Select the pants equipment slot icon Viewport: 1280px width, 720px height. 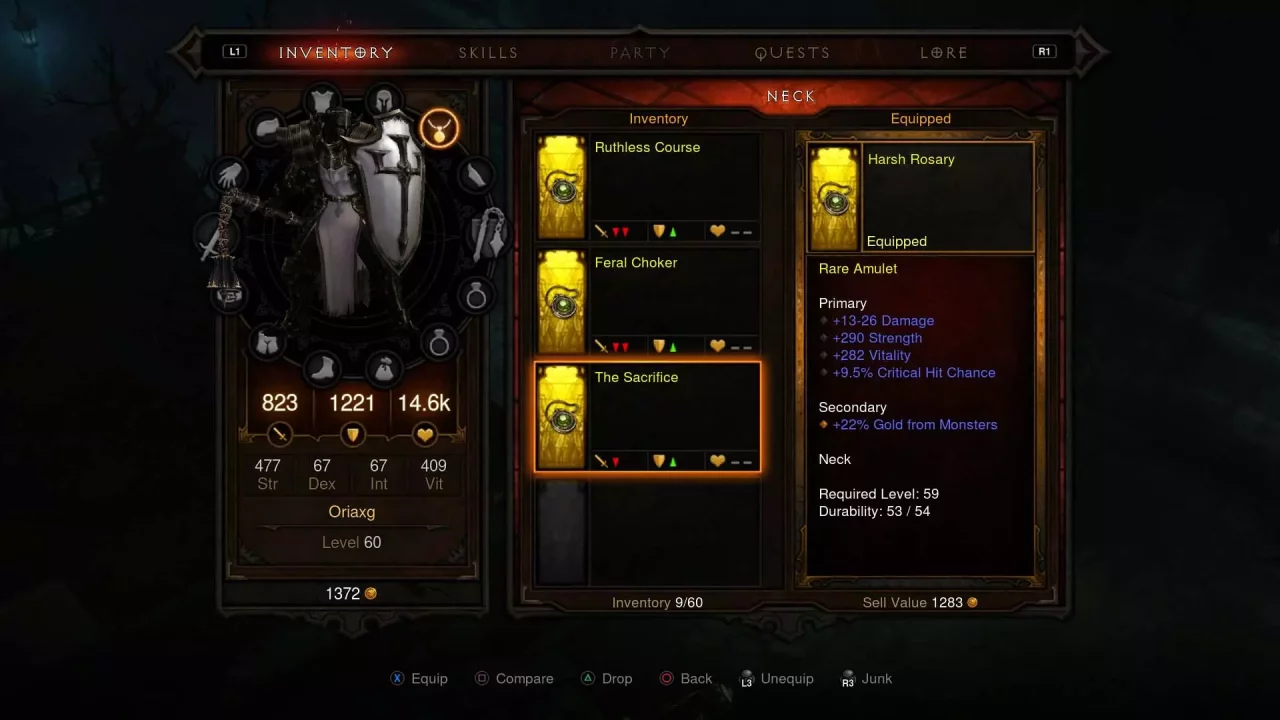268,343
